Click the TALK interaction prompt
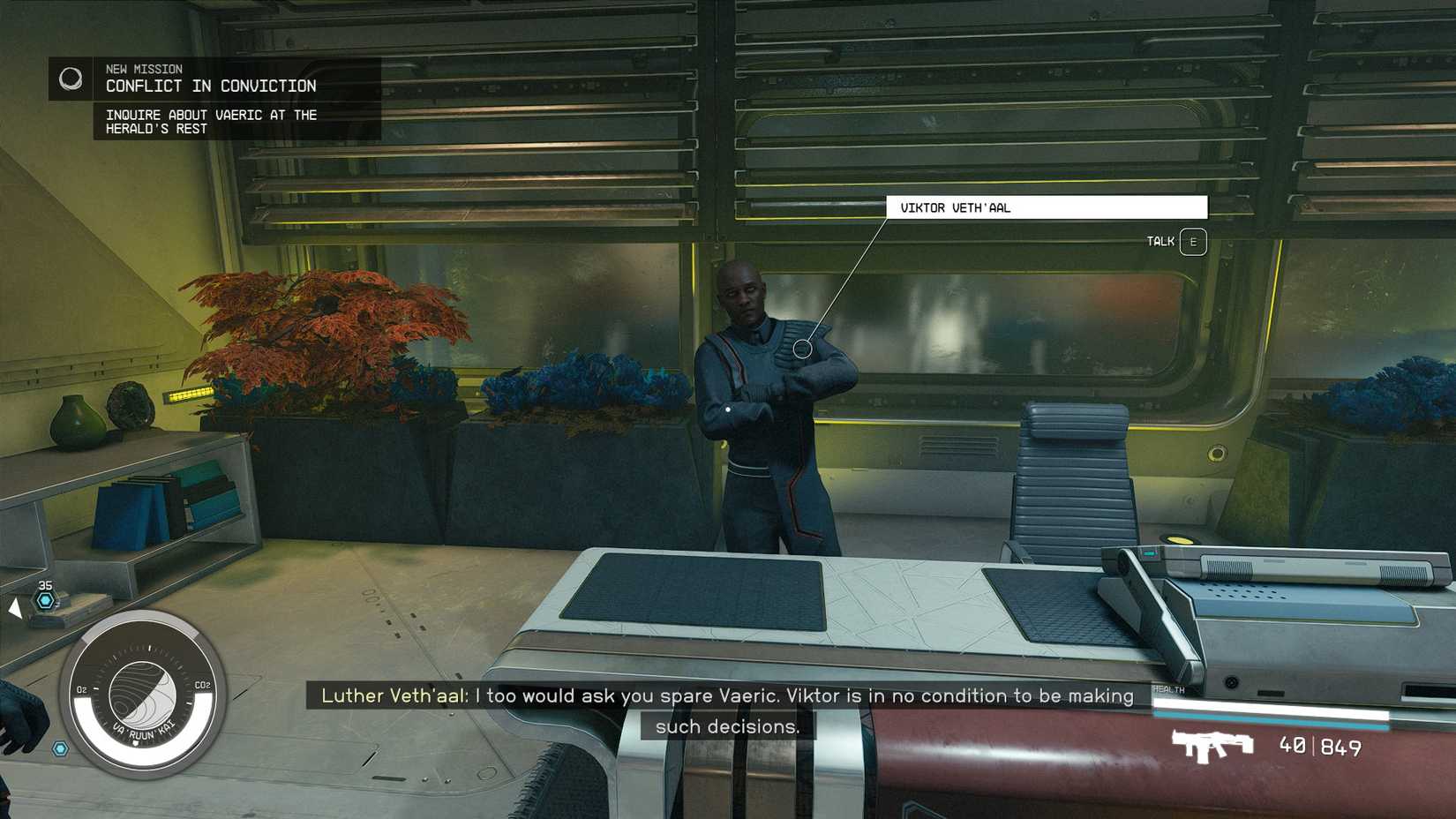 click(1160, 241)
